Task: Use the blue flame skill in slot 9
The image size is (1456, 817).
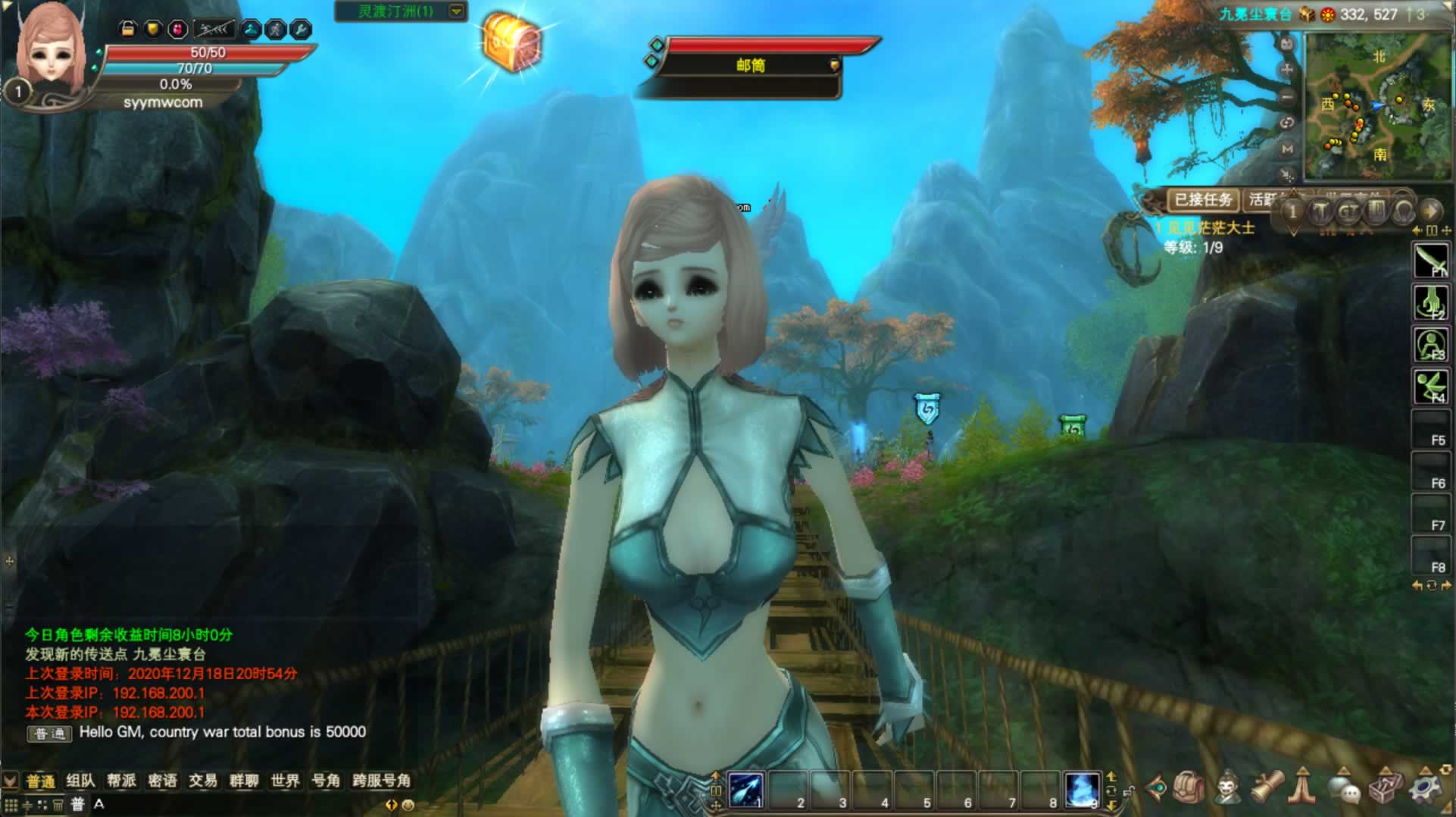Action: point(1081,790)
